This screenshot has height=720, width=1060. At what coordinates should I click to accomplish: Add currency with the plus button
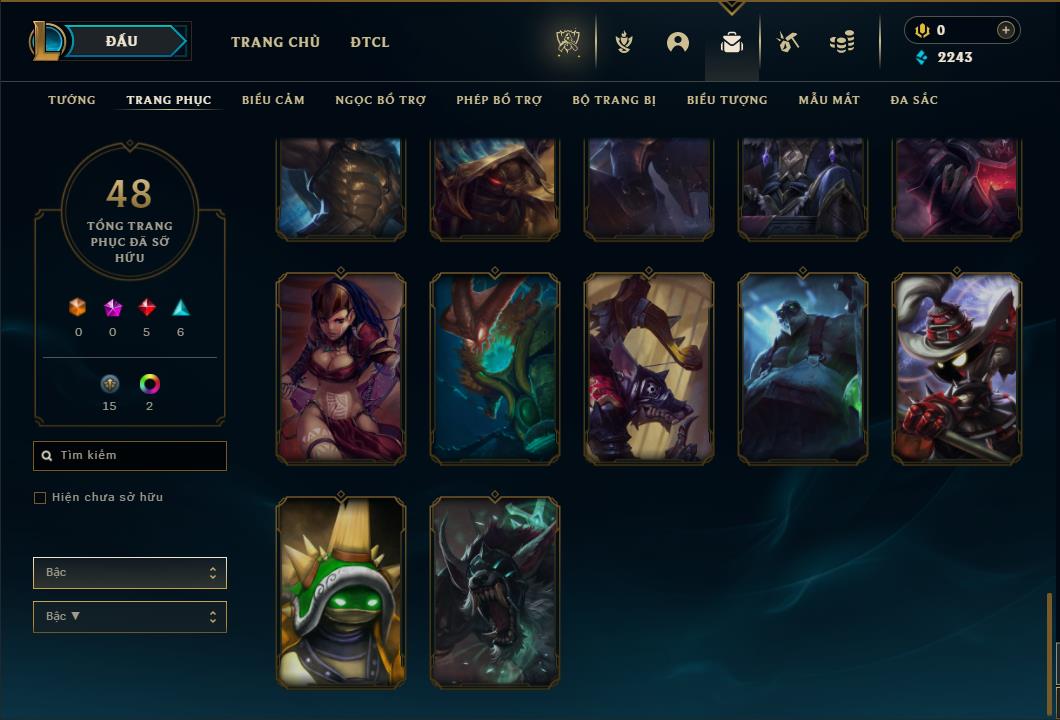click(1006, 30)
